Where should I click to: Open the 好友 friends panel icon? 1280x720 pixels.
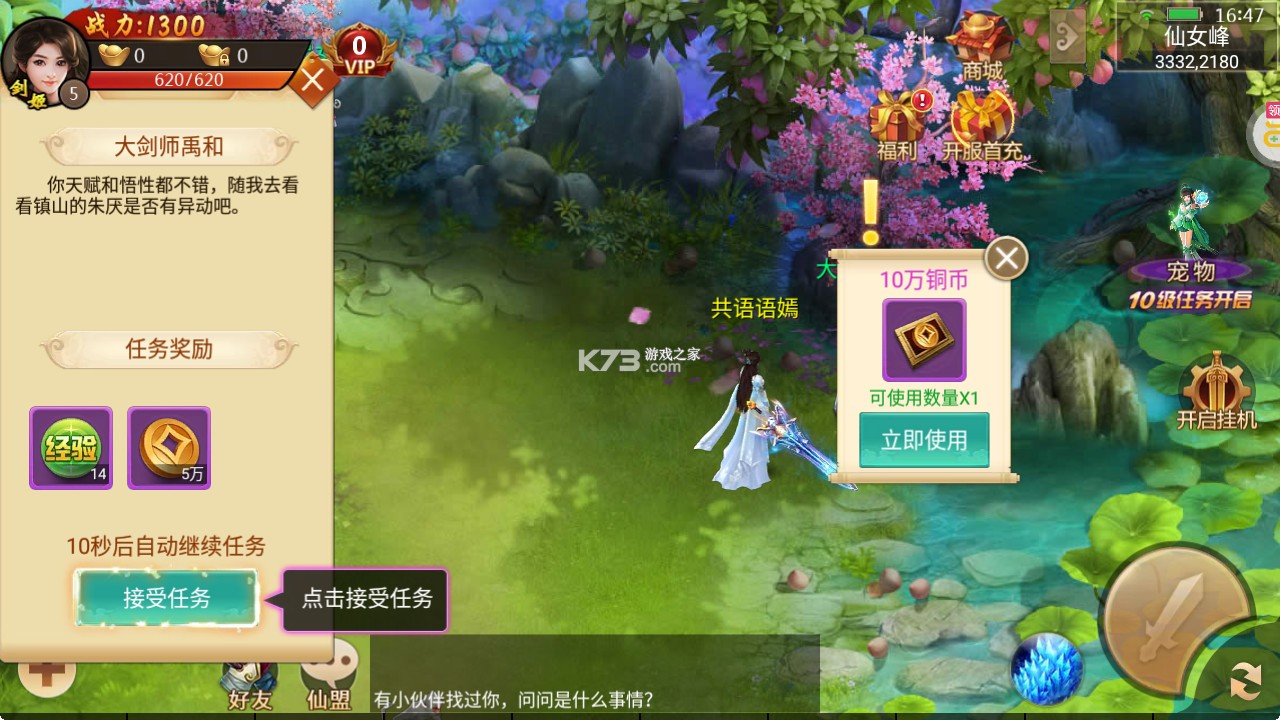pos(250,680)
